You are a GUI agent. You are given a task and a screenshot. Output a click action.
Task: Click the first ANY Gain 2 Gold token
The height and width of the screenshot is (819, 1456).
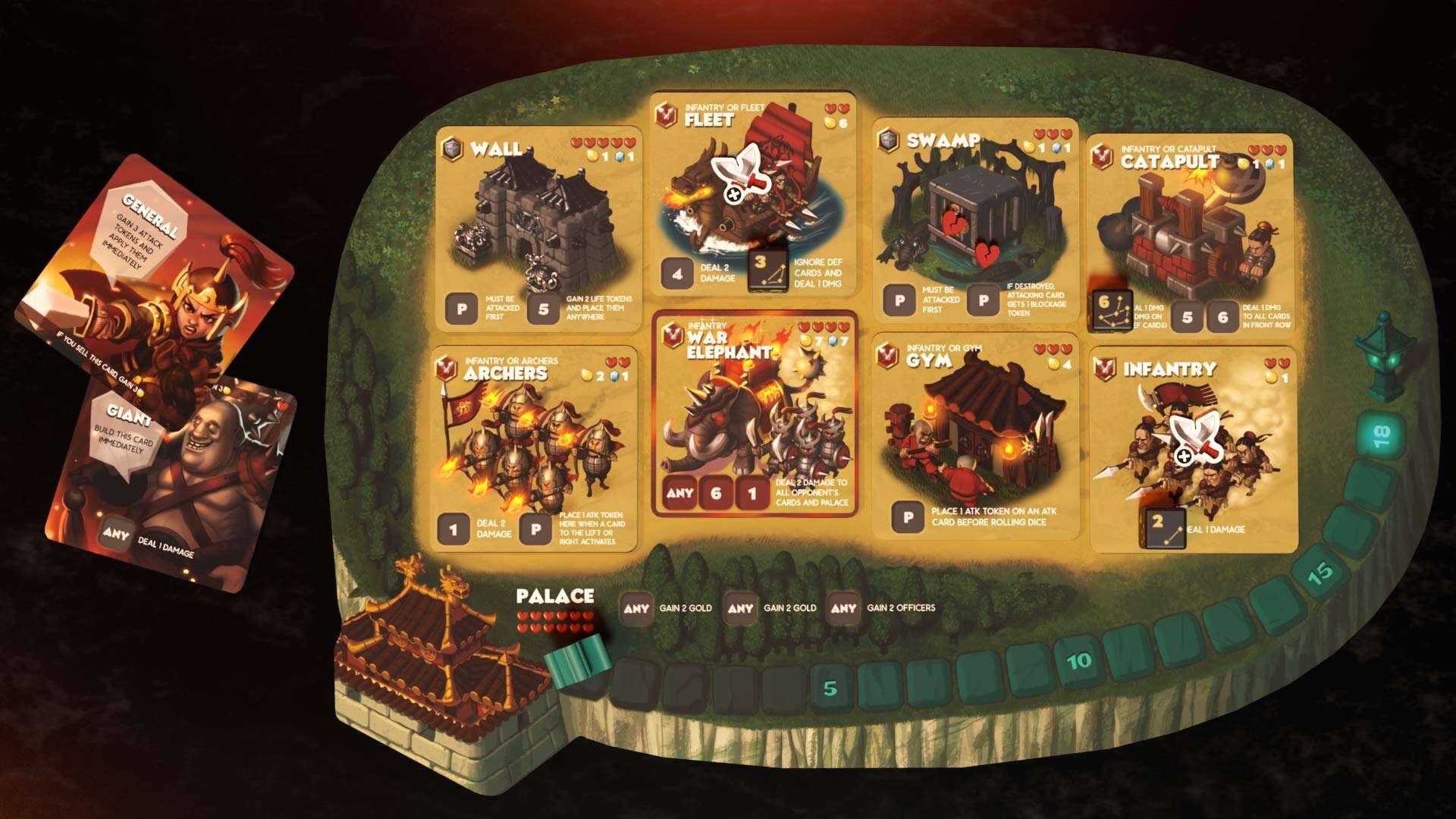pos(639,607)
